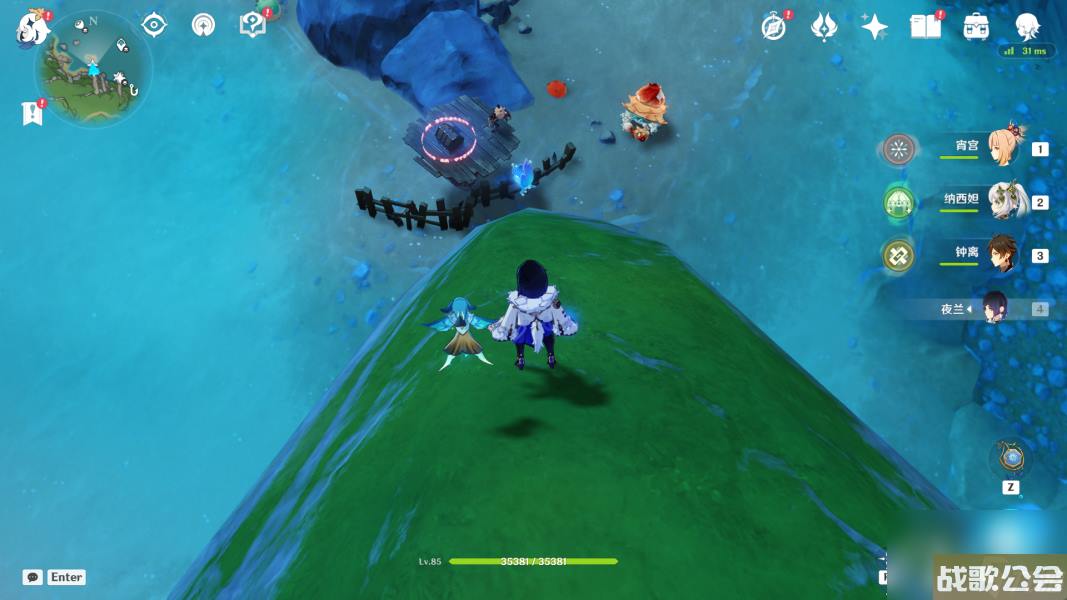Trigger 宵宫's elemental burst icon

tap(899, 150)
